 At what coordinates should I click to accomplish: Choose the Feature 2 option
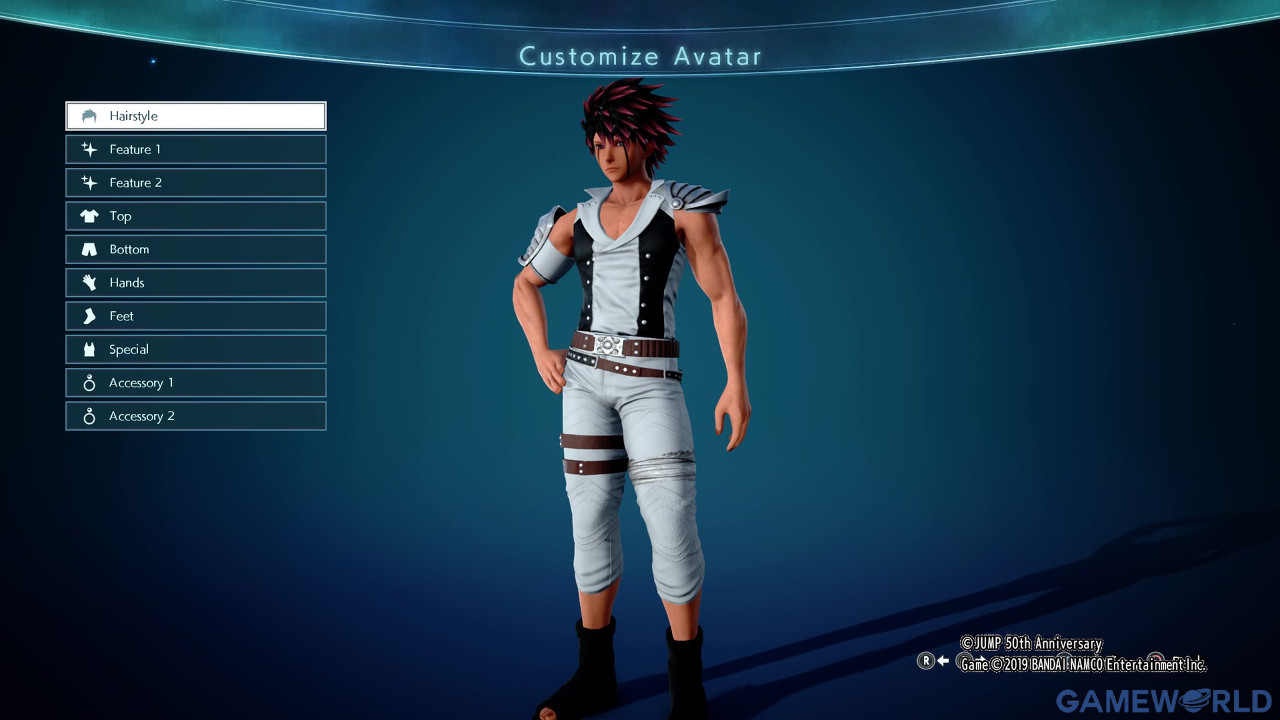coord(196,183)
